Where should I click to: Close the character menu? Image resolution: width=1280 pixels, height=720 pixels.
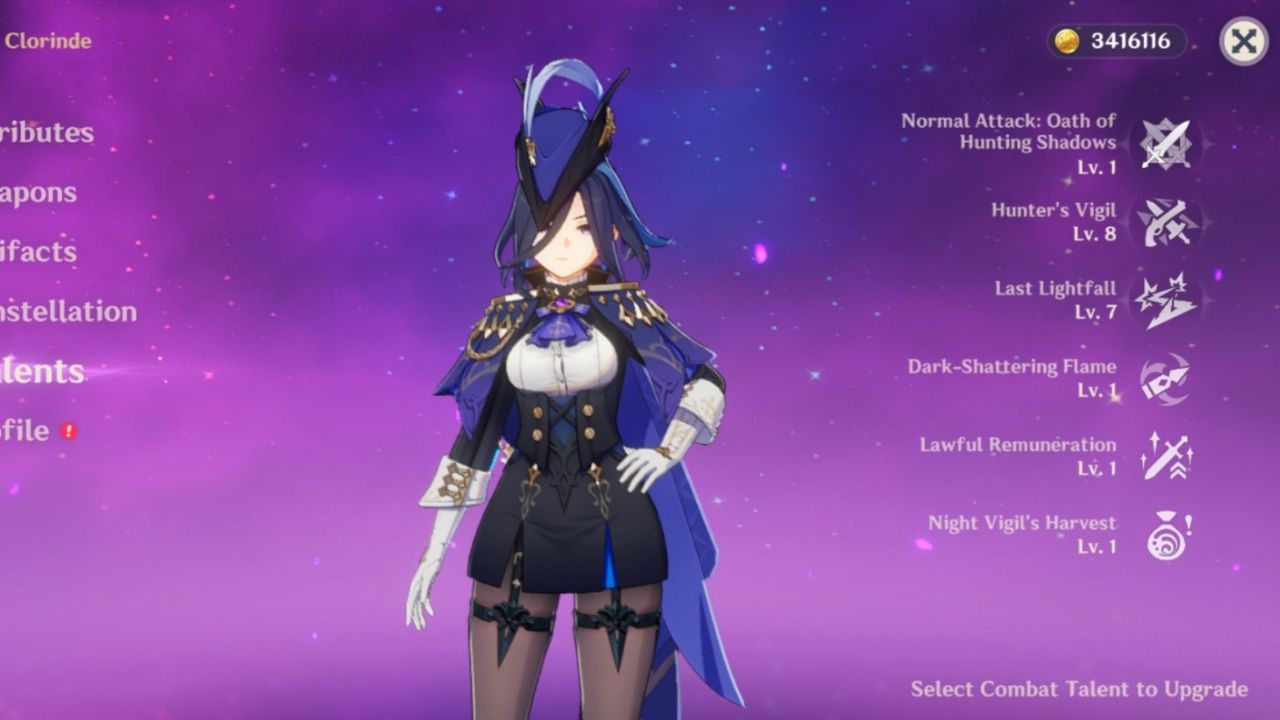click(1243, 41)
